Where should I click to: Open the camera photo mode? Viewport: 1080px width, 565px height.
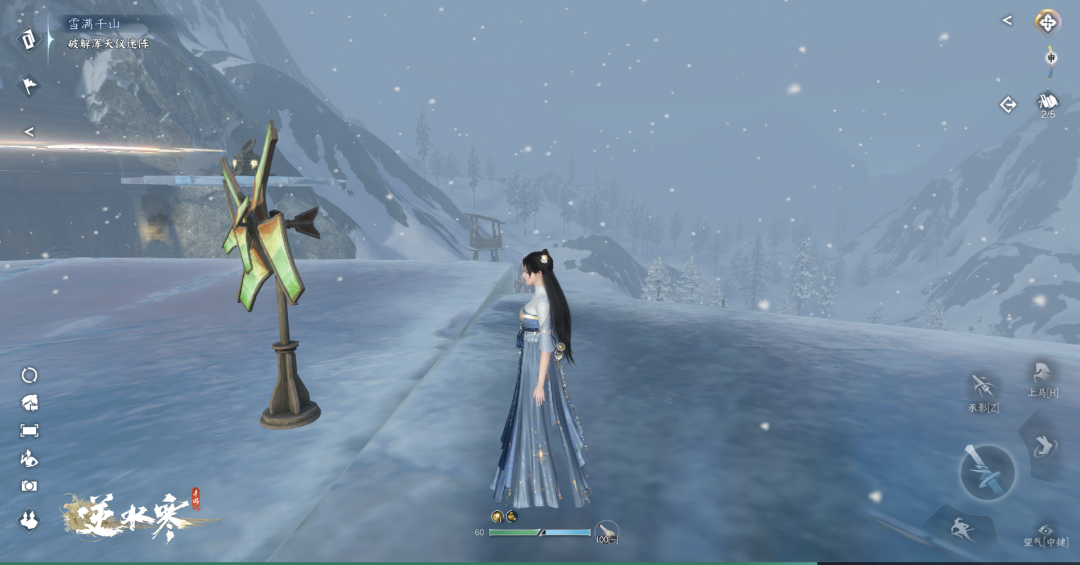click(x=29, y=486)
